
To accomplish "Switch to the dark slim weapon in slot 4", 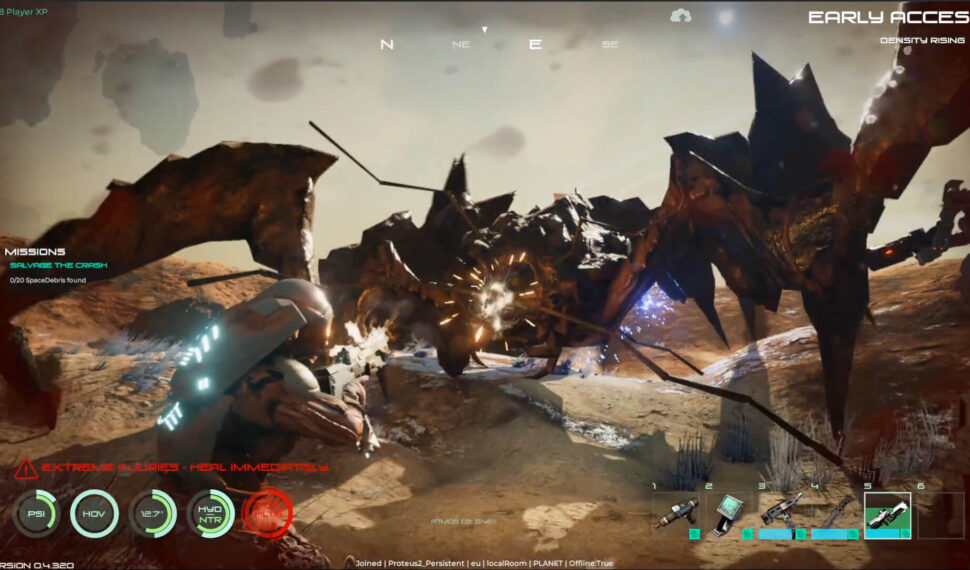I will [833, 514].
